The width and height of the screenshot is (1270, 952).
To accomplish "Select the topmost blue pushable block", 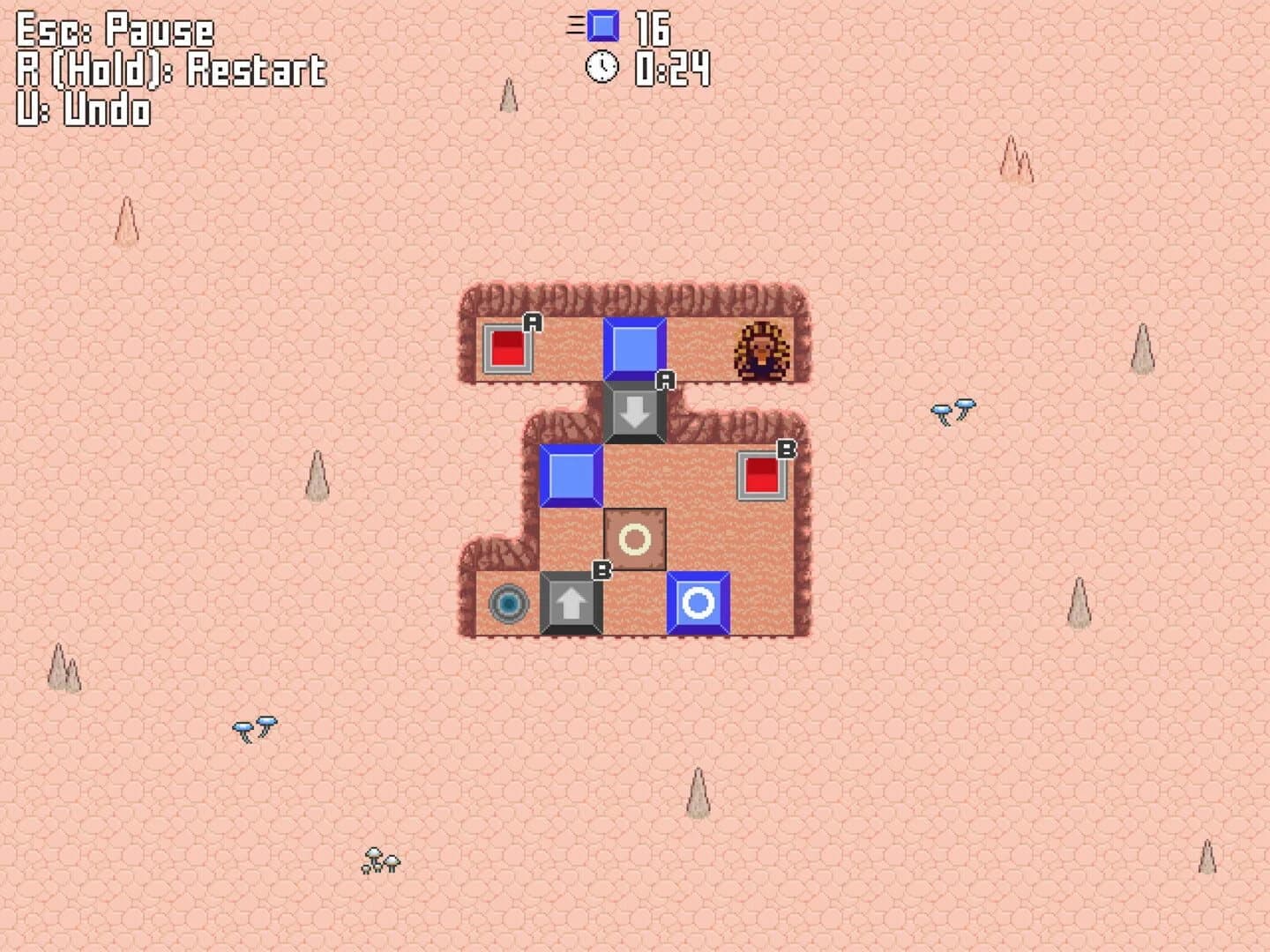I will tap(634, 348).
